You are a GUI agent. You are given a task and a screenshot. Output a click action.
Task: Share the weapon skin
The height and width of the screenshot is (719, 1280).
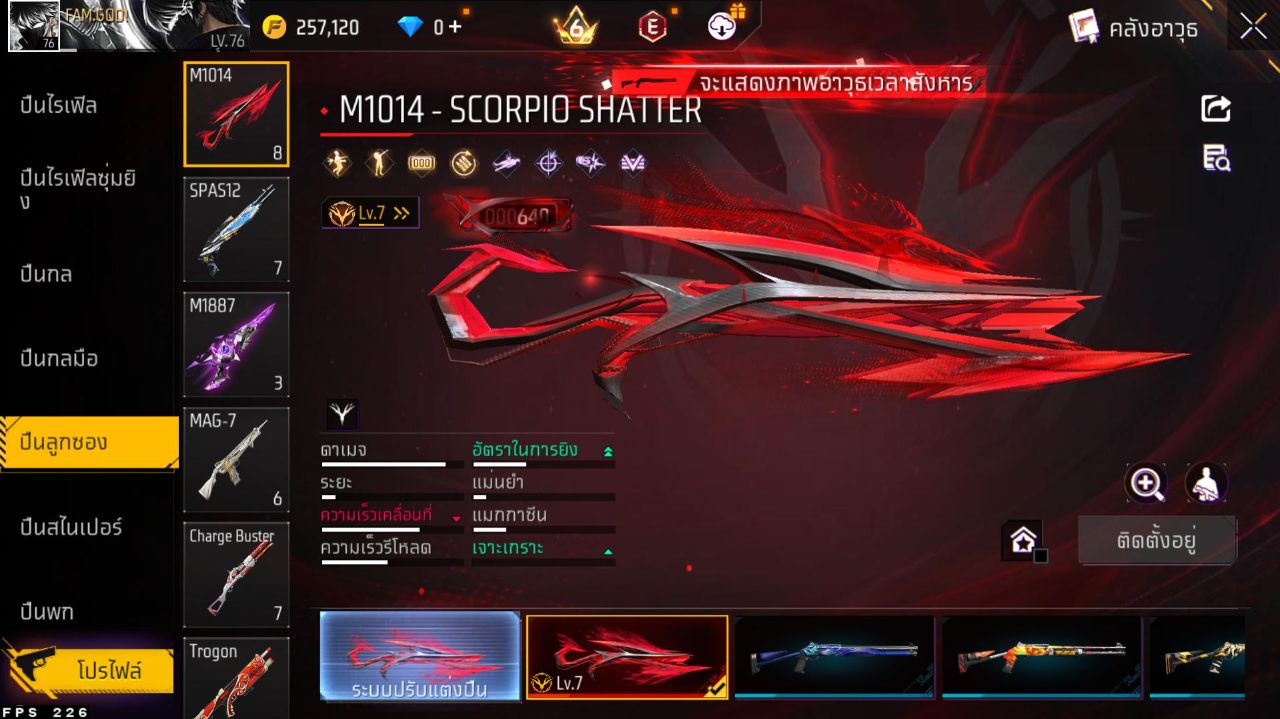pos(1216,108)
